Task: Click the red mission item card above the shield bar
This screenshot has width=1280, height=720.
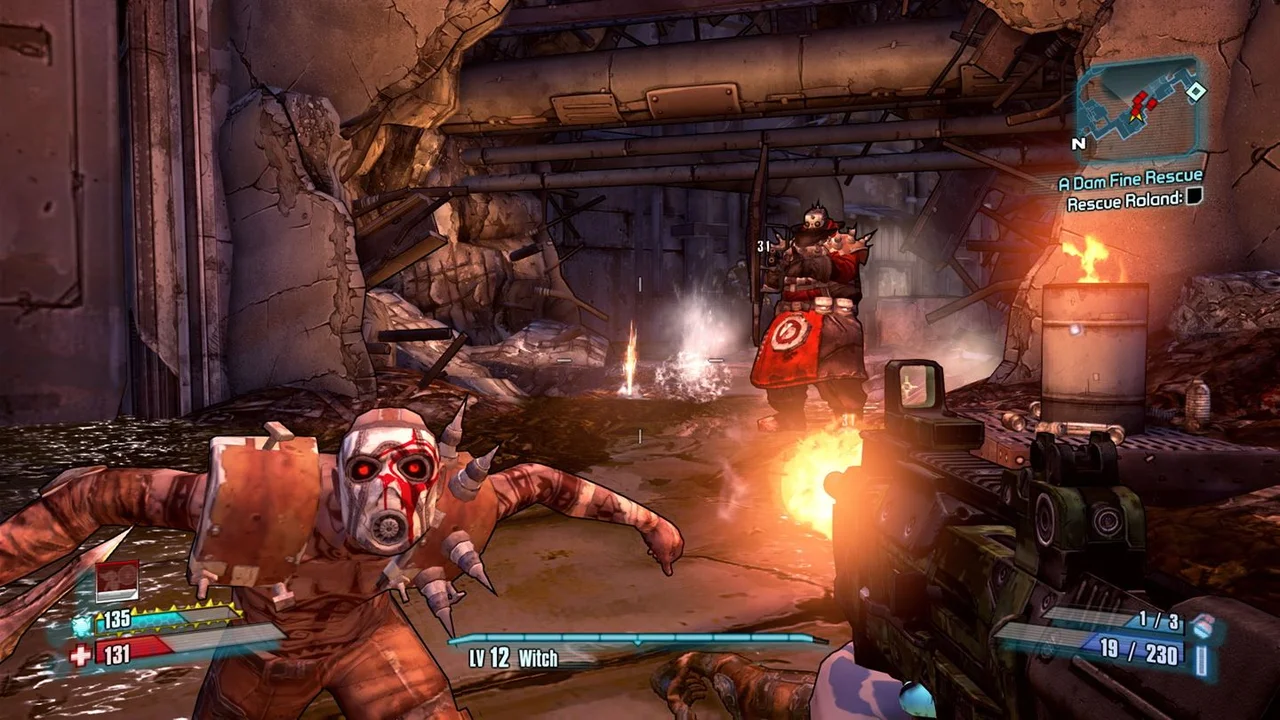Action: tap(116, 581)
